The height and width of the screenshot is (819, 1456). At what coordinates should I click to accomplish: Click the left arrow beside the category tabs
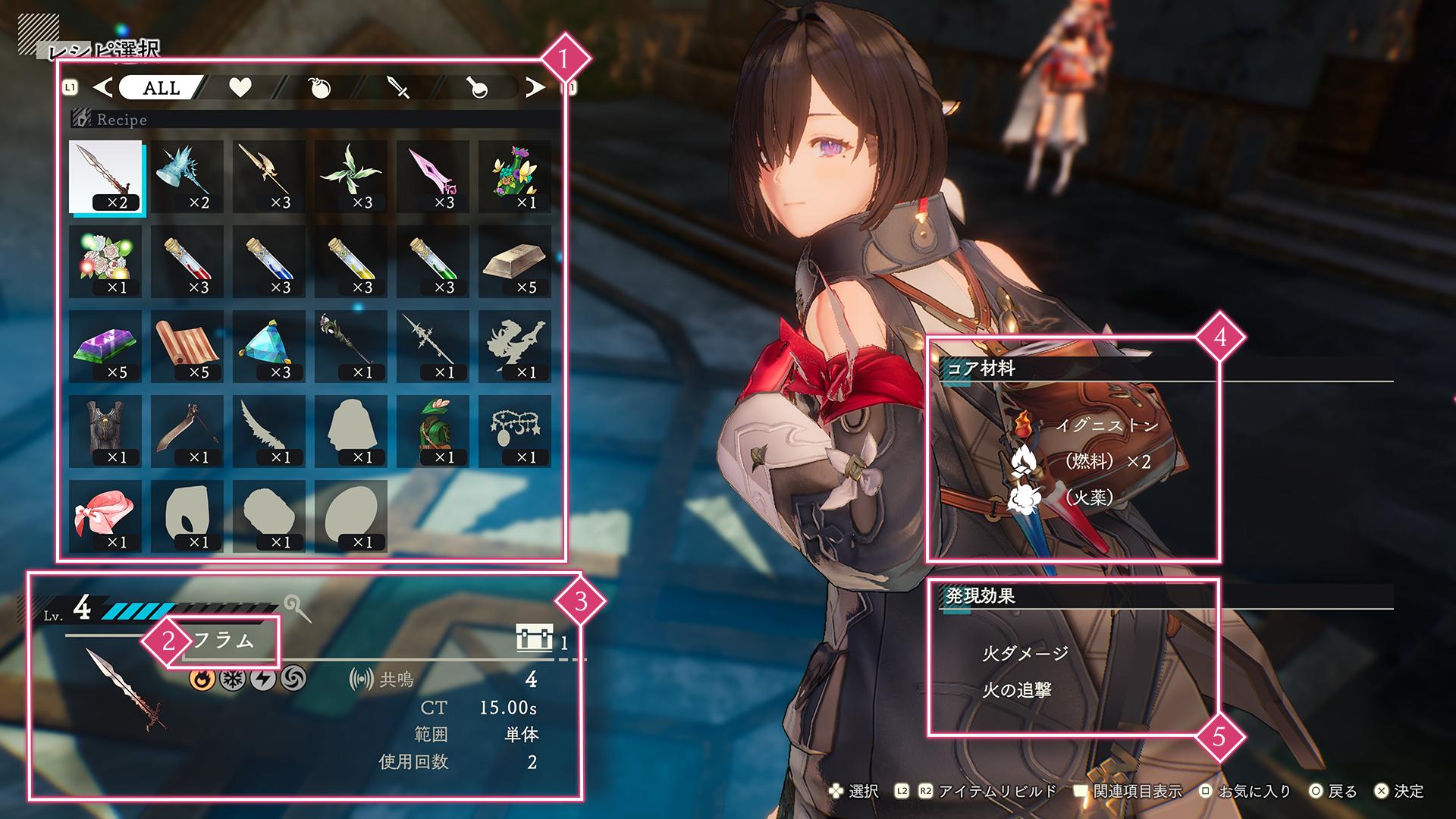(x=102, y=88)
